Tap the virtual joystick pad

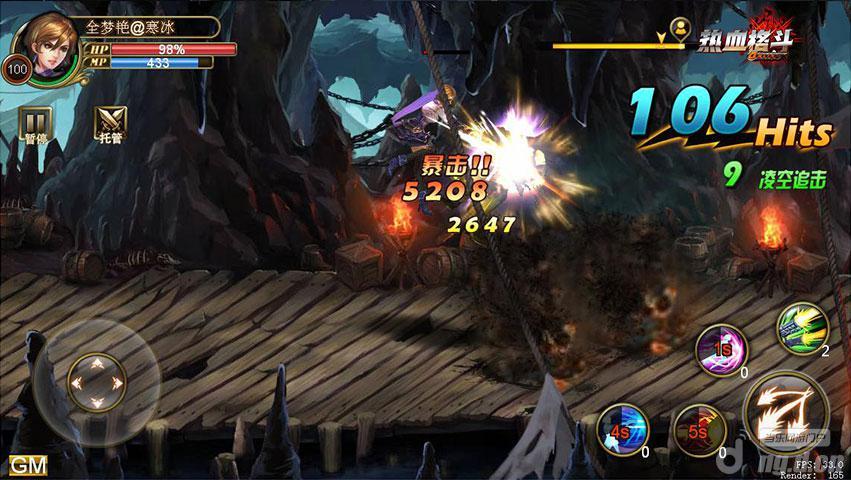click(x=95, y=380)
